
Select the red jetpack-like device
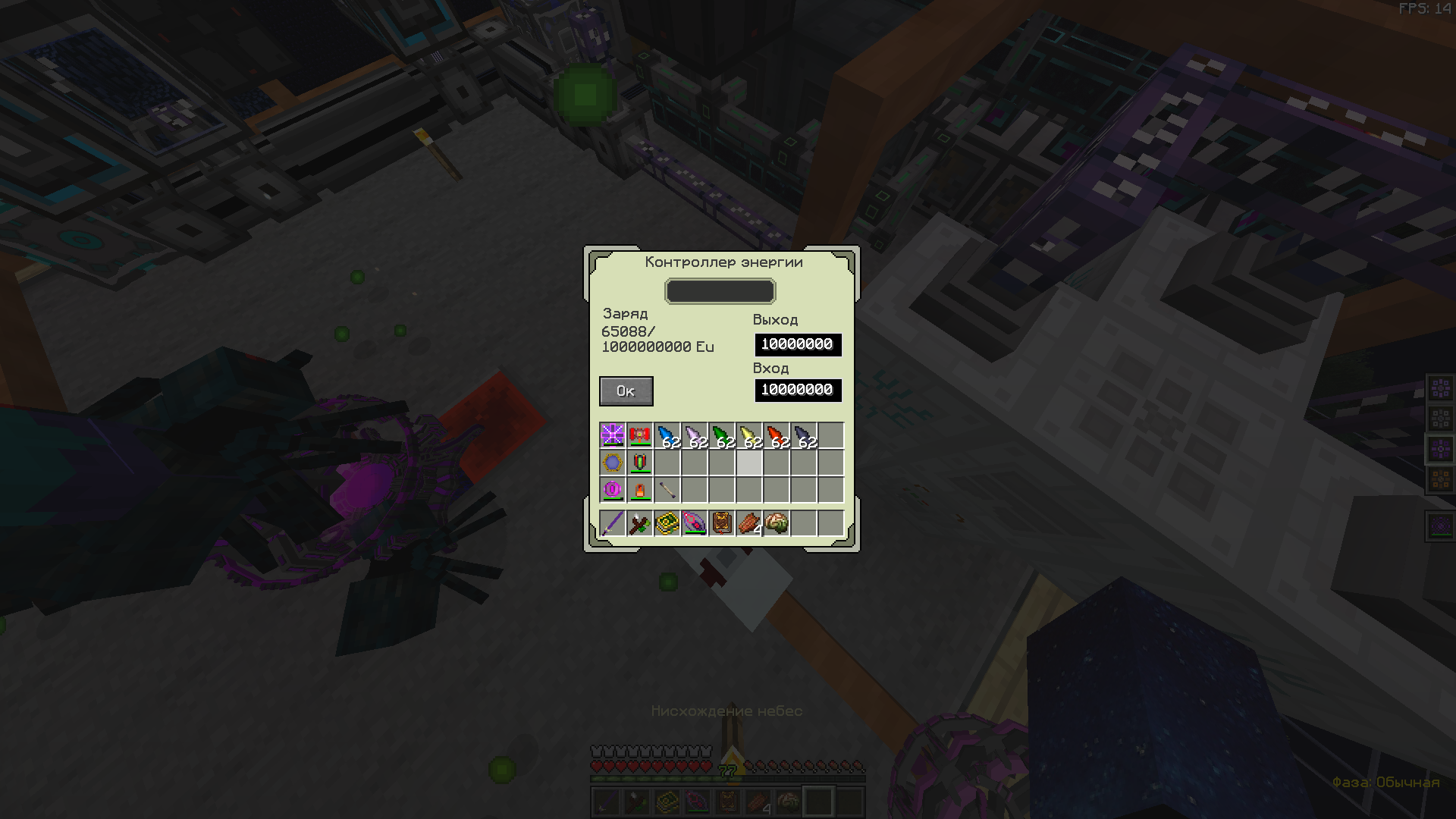pos(640,435)
